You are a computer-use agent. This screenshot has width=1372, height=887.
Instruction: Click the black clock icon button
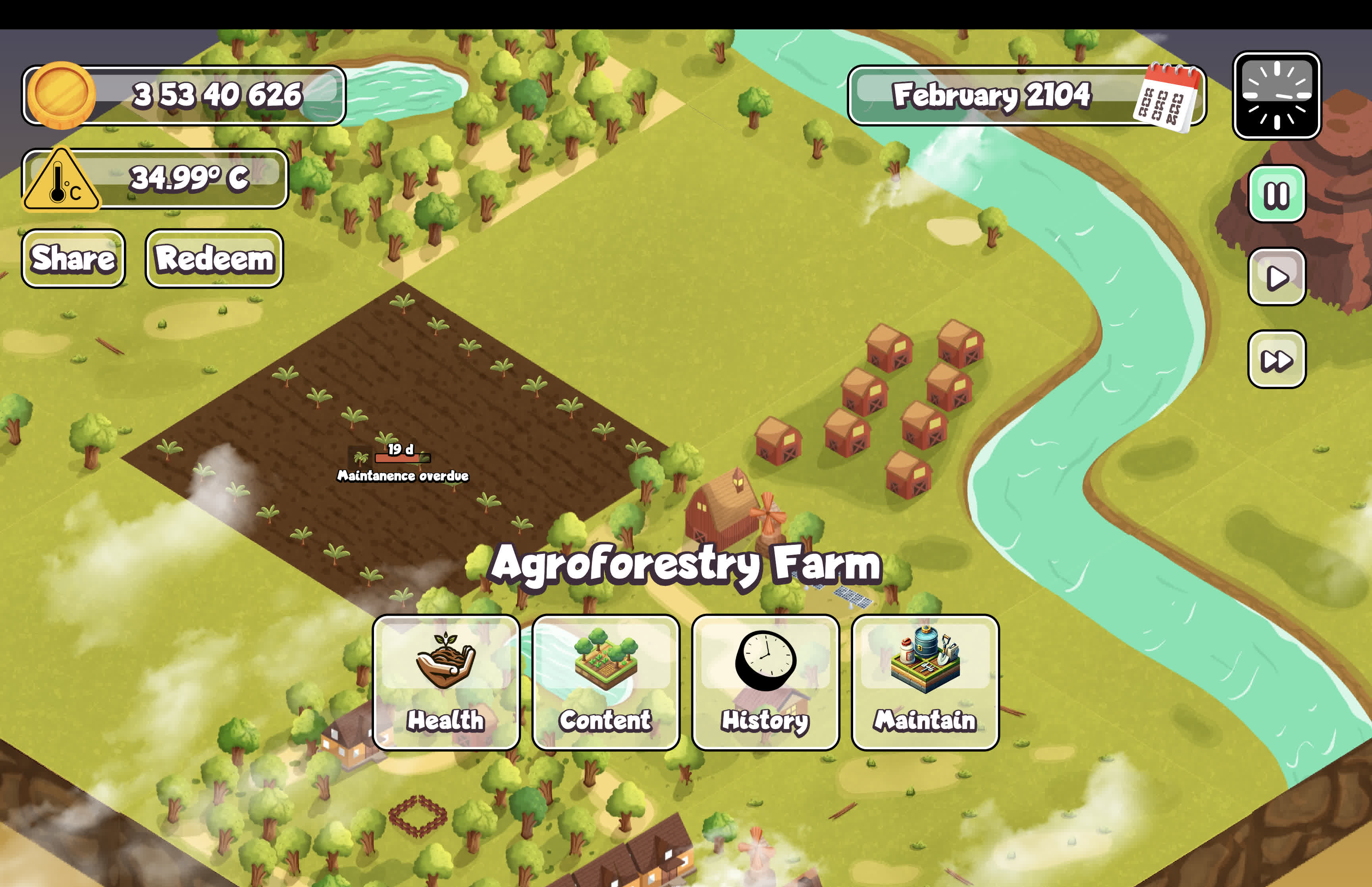[1276, 96]
